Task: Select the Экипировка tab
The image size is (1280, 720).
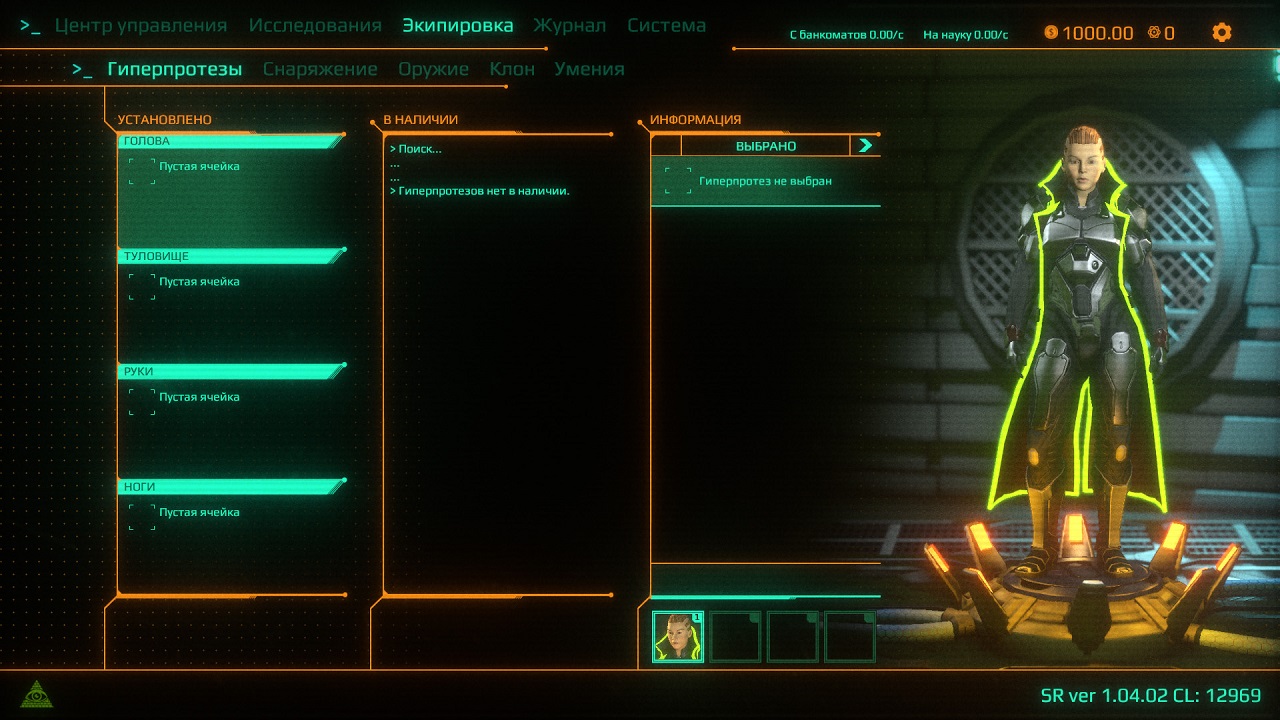Action: point(458,26)
